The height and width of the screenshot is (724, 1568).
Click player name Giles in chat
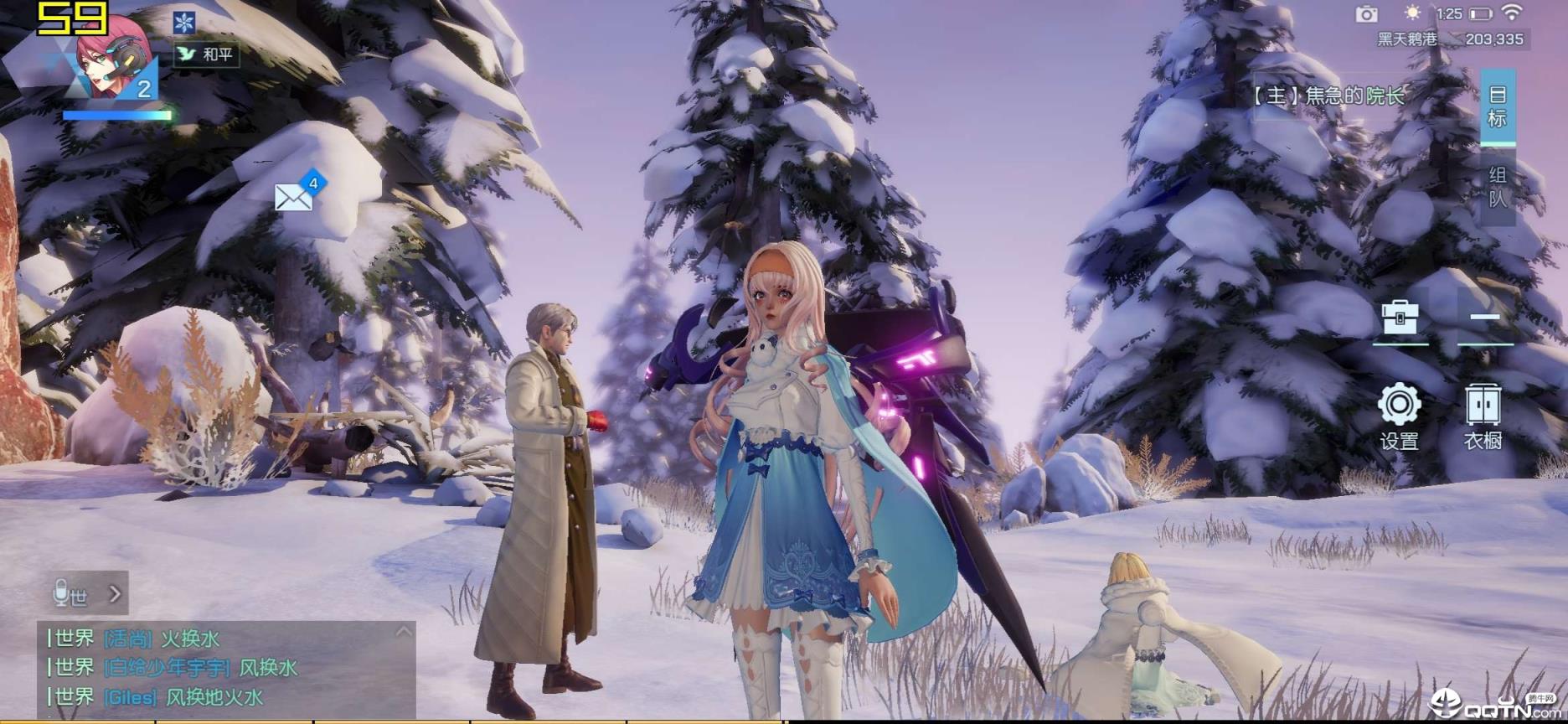point(131,697)
